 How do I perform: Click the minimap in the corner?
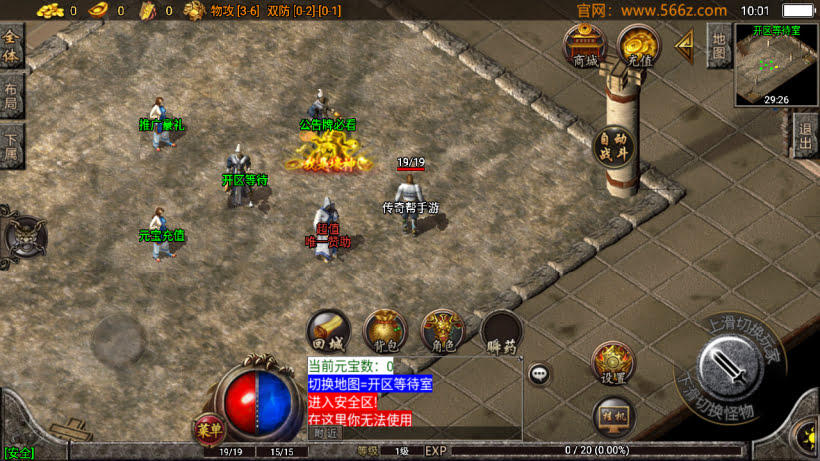(776, 63)
